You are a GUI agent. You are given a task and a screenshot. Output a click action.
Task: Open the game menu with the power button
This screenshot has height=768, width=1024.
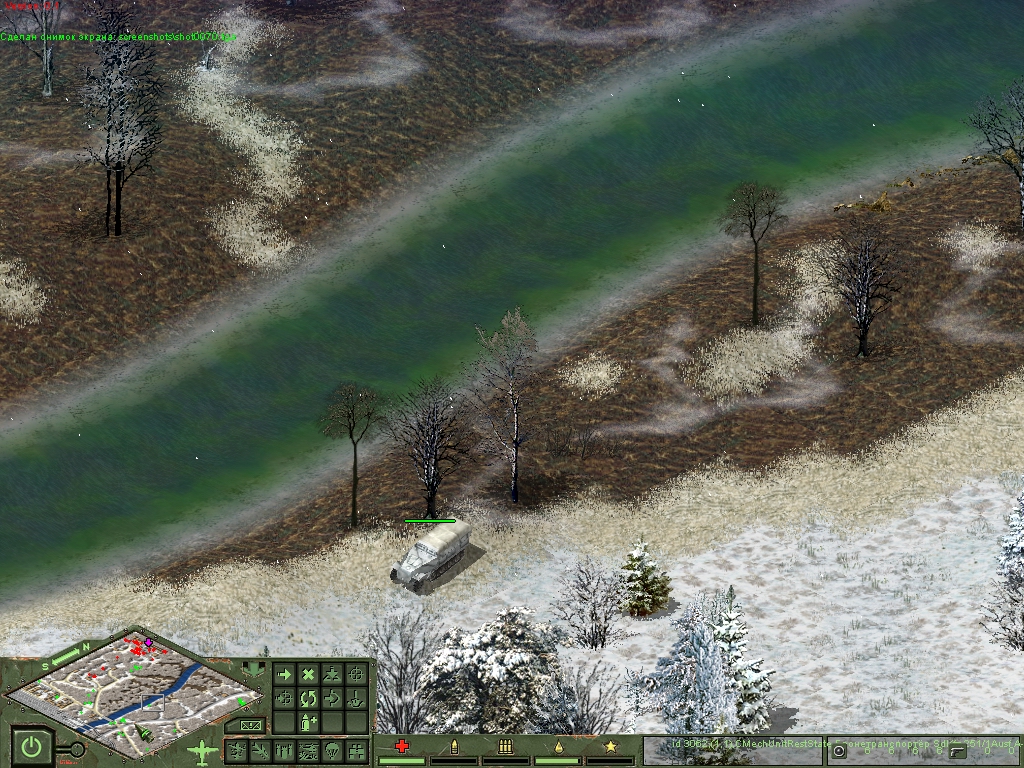(x=32, y=747)
